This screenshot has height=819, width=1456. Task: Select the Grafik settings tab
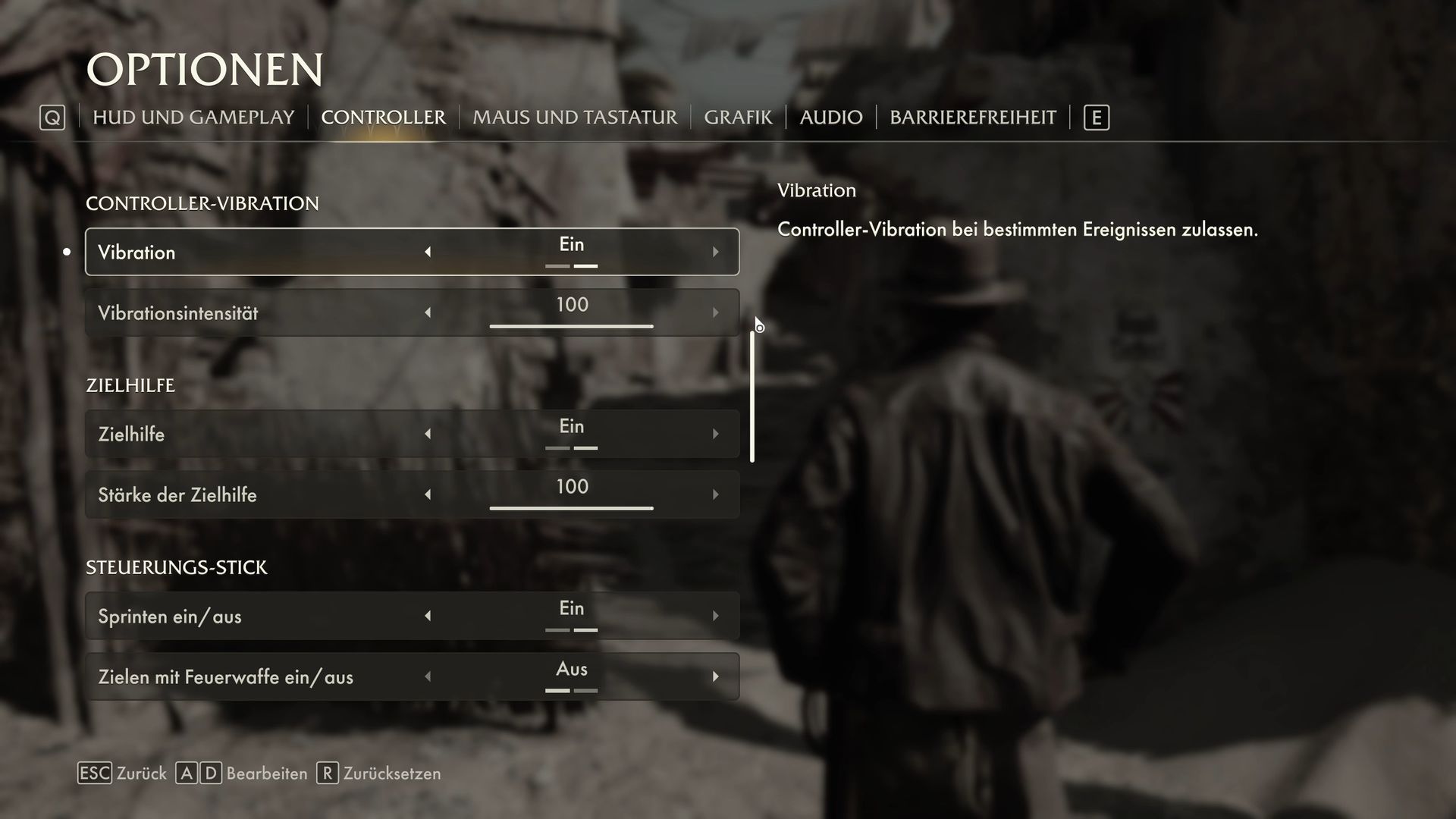tap(738, 118)
